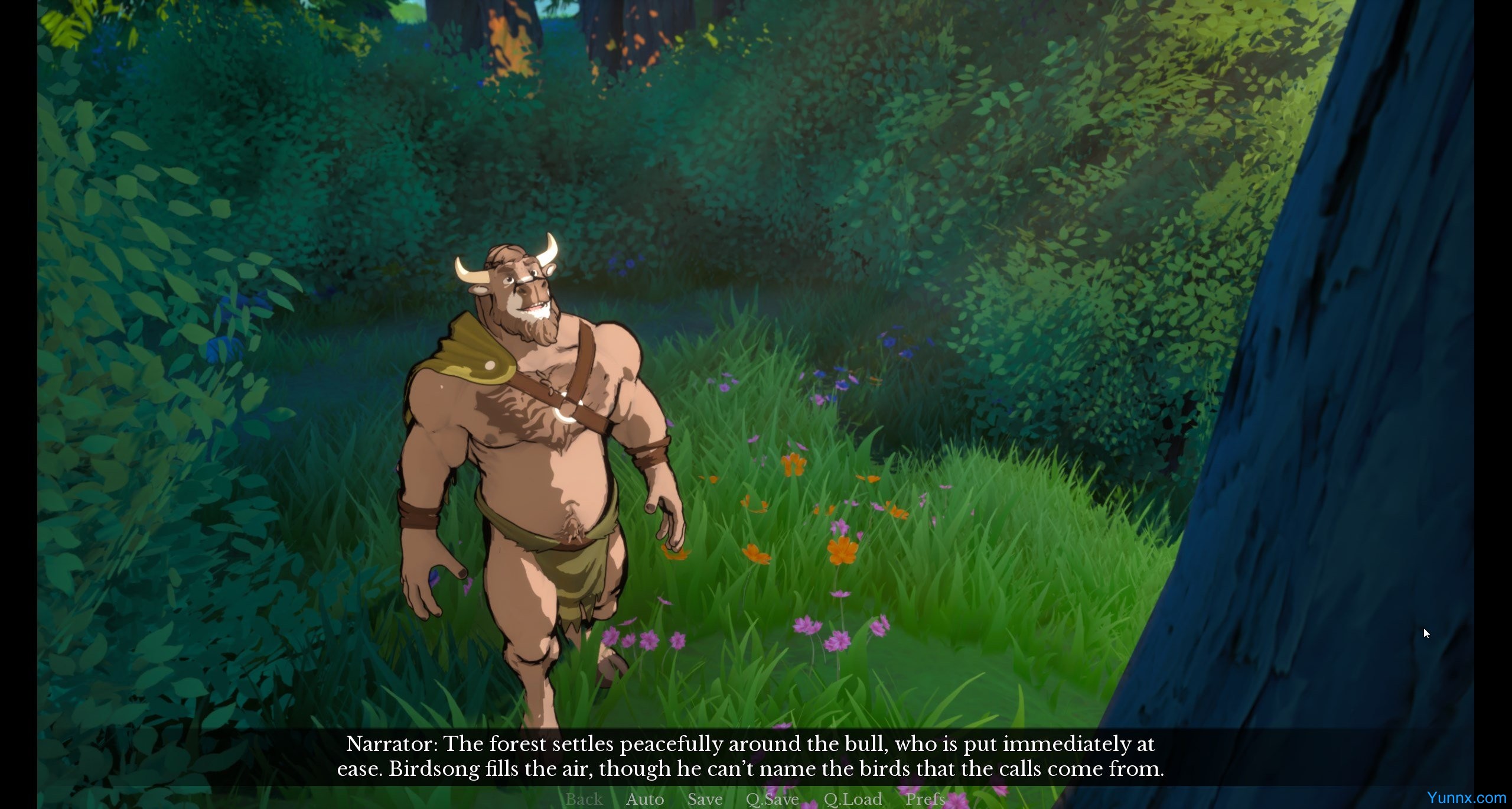Viewport: 1512px width, 809px height.
Task: Visit the Yunnx.com watermark link
Action: pos(1466,798)
